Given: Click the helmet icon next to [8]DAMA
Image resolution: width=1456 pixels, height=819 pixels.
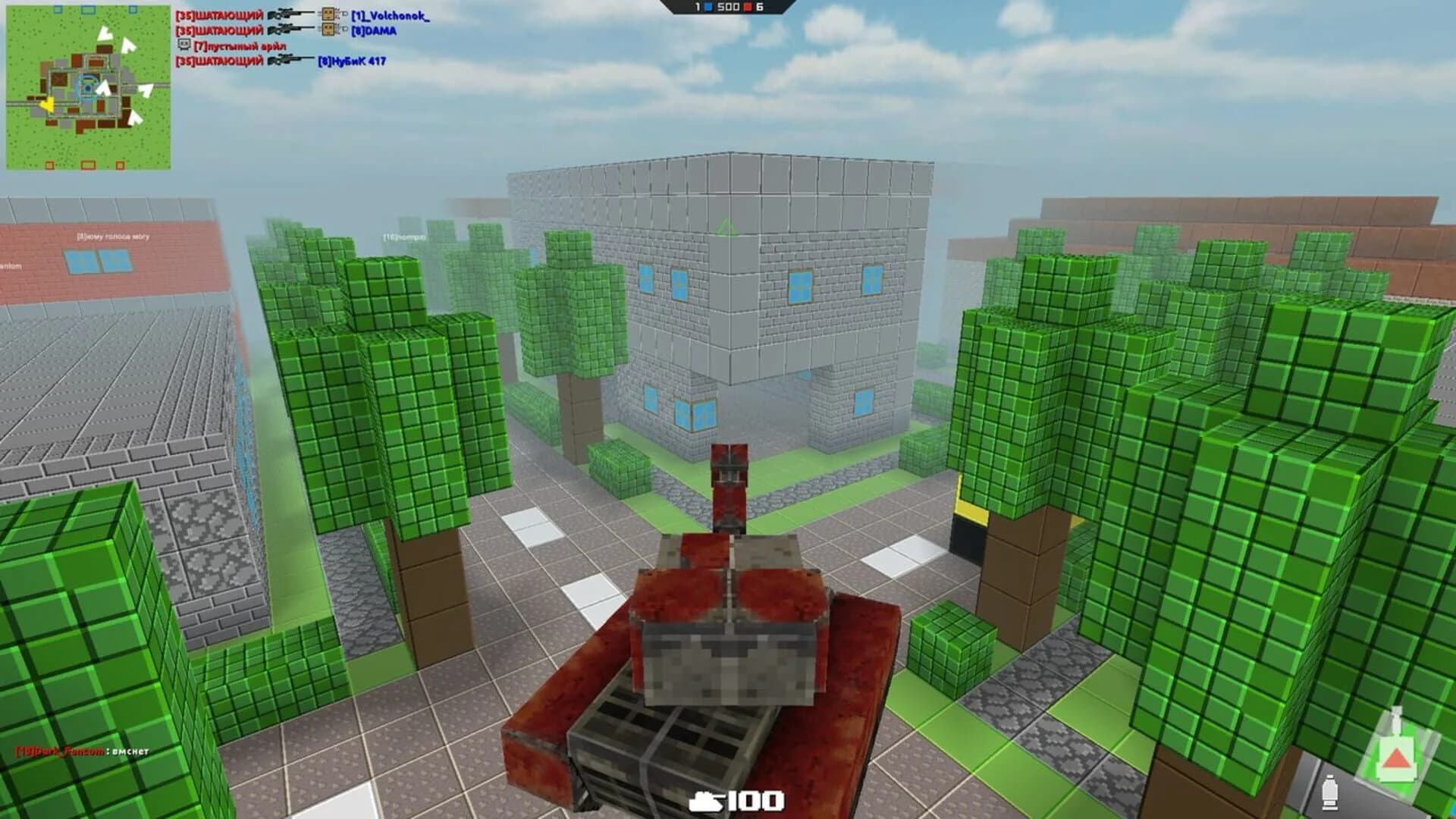Looking at the screenshot, I should [x=328, y=30].
